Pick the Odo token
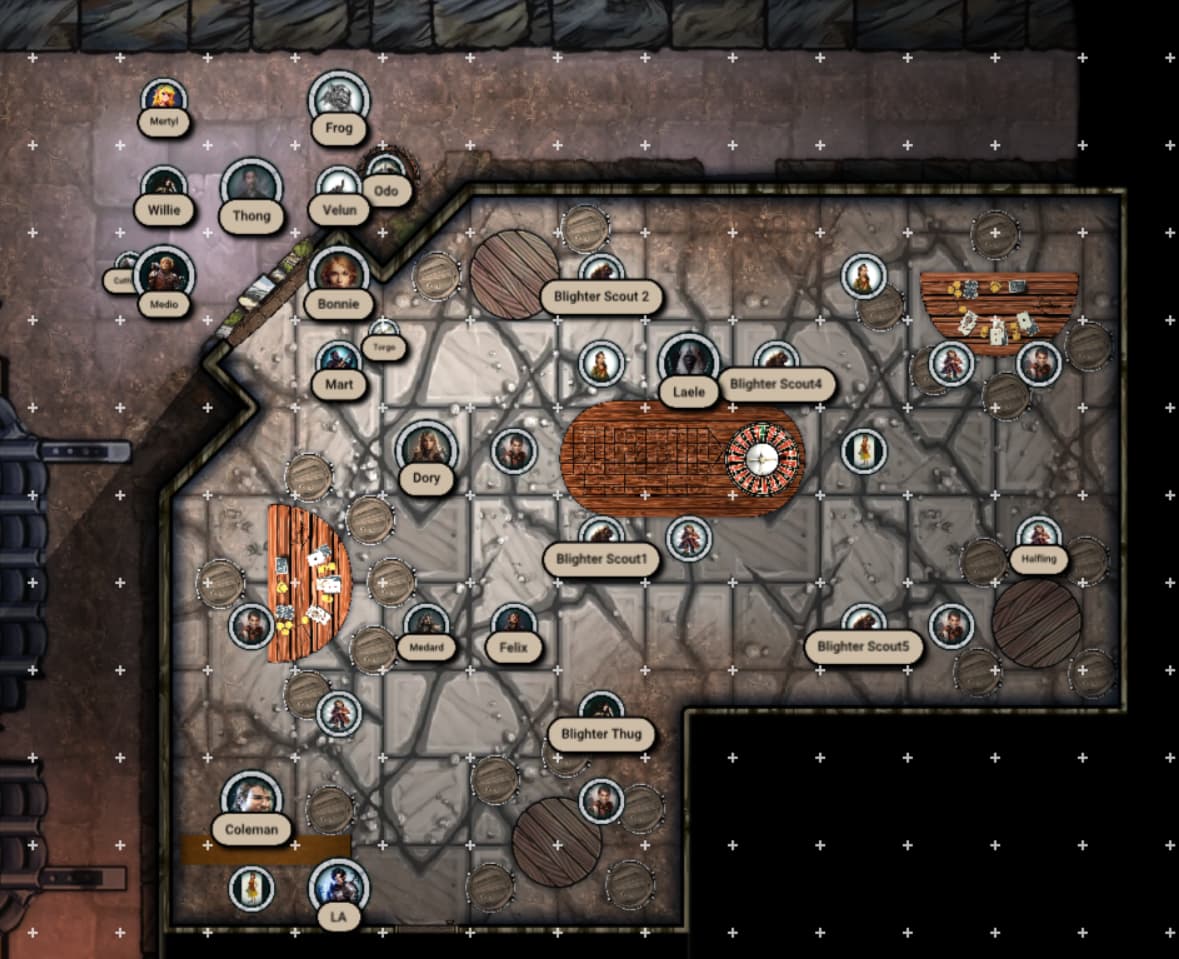 (385, 169)
